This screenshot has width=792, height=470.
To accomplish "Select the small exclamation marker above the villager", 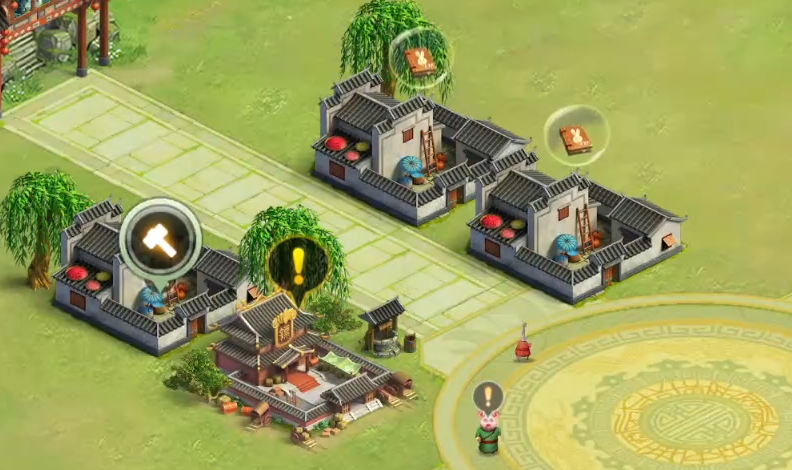I will 487,396.
